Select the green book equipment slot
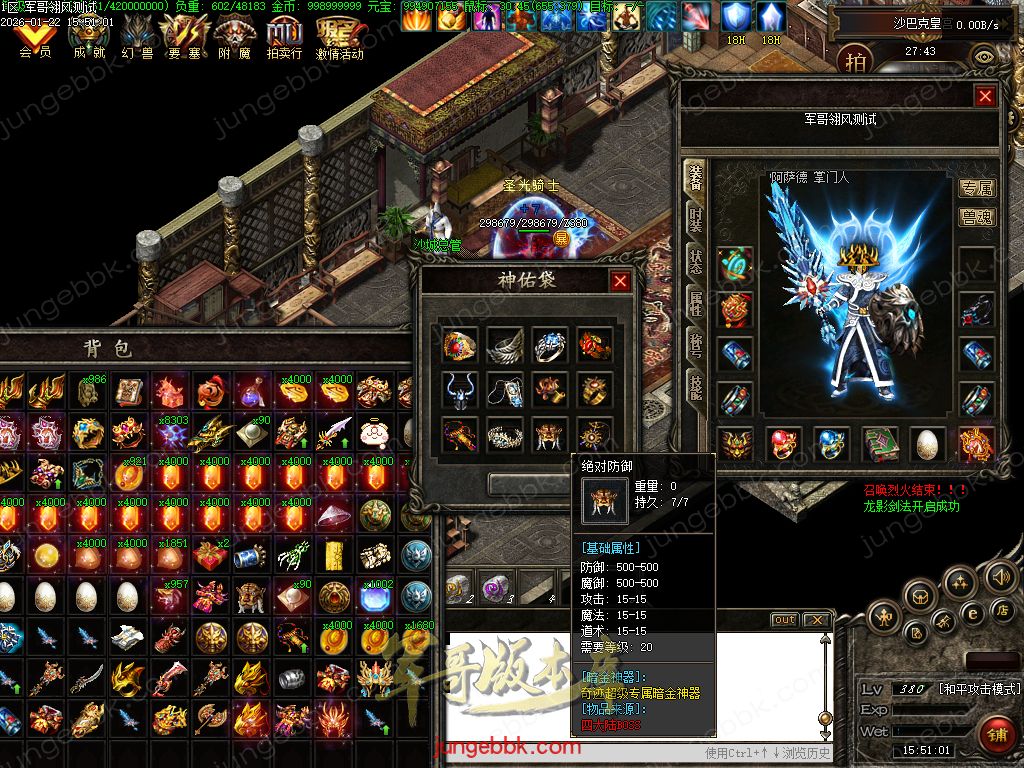 pyautogui.click(x=880, y=444)
